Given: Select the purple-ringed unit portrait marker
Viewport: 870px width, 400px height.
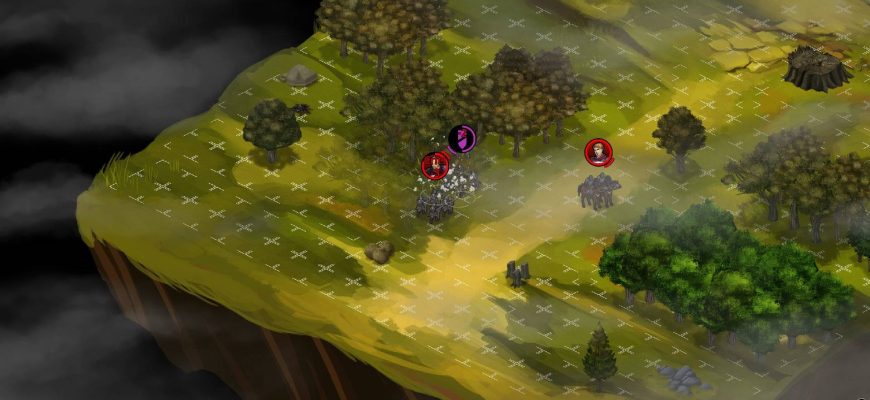Looking at the screenshot, I should coord(461,138).
